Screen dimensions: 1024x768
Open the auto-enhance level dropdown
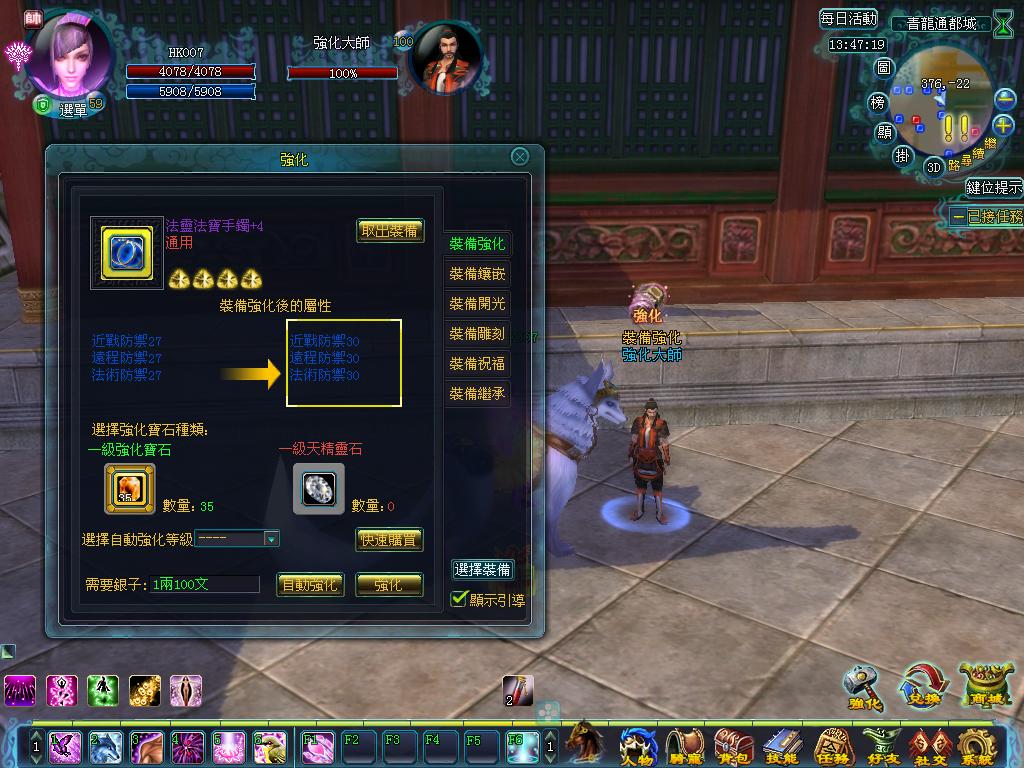tap(270, 539)
